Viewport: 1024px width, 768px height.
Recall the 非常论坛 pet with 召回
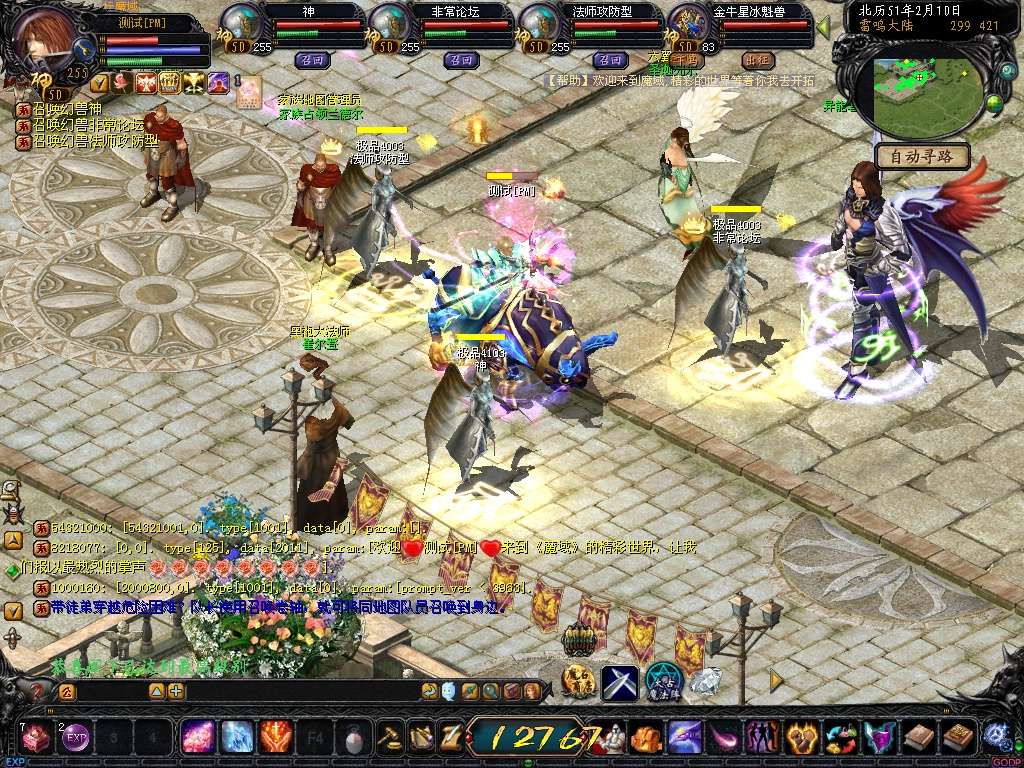459,60
